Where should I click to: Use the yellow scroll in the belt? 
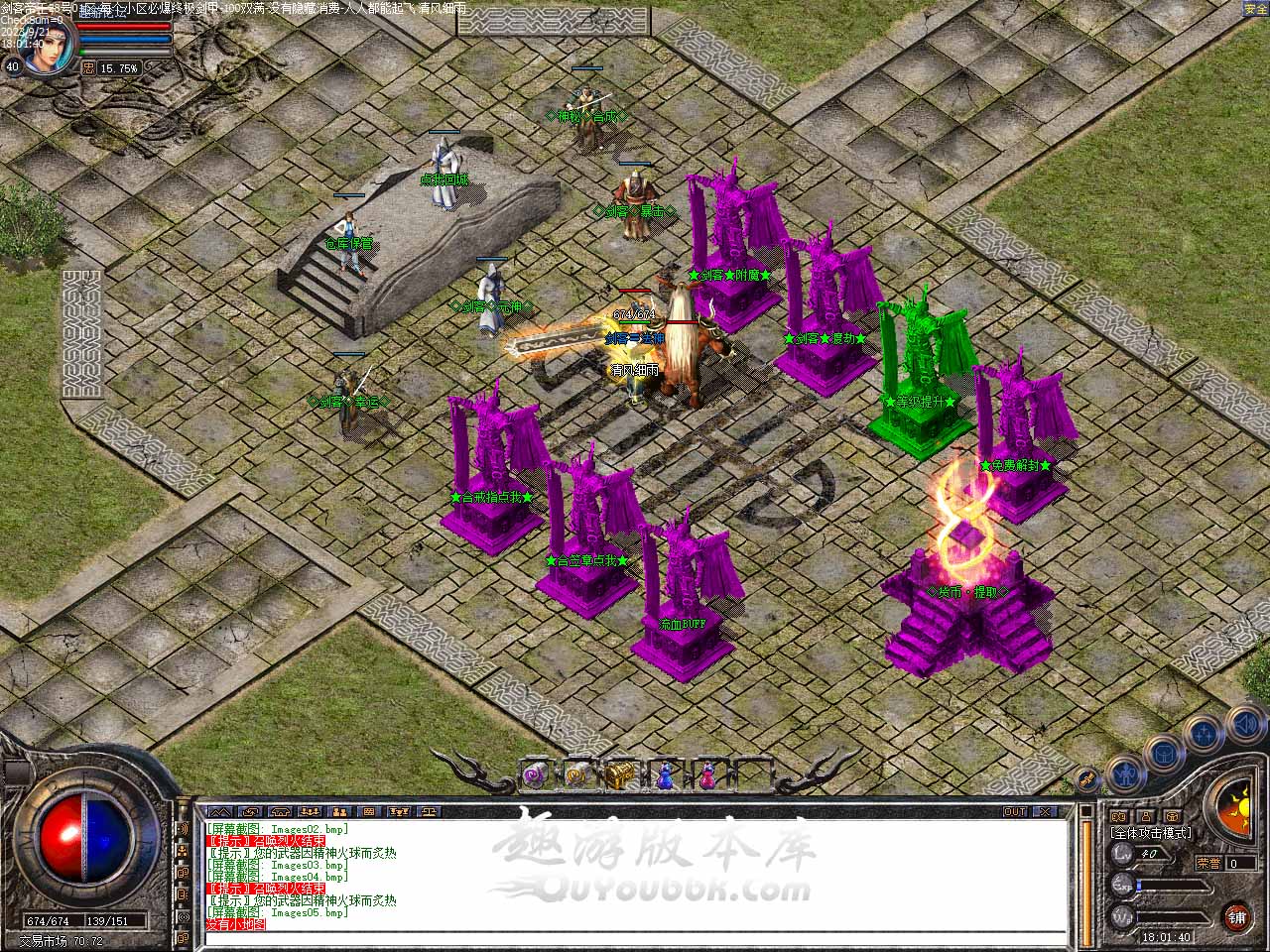578,773
